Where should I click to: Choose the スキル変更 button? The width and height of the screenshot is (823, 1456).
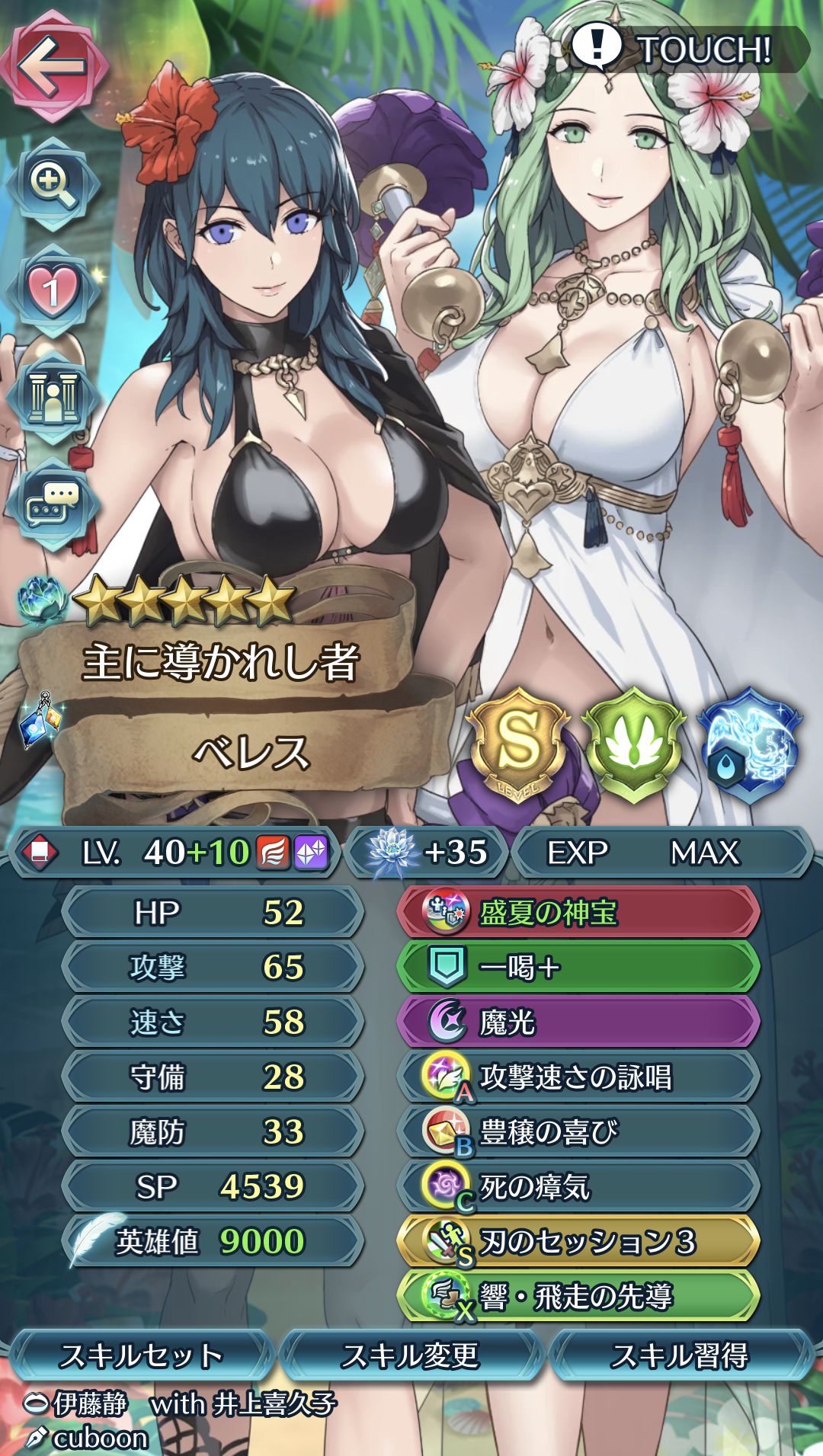(411, 1356)
